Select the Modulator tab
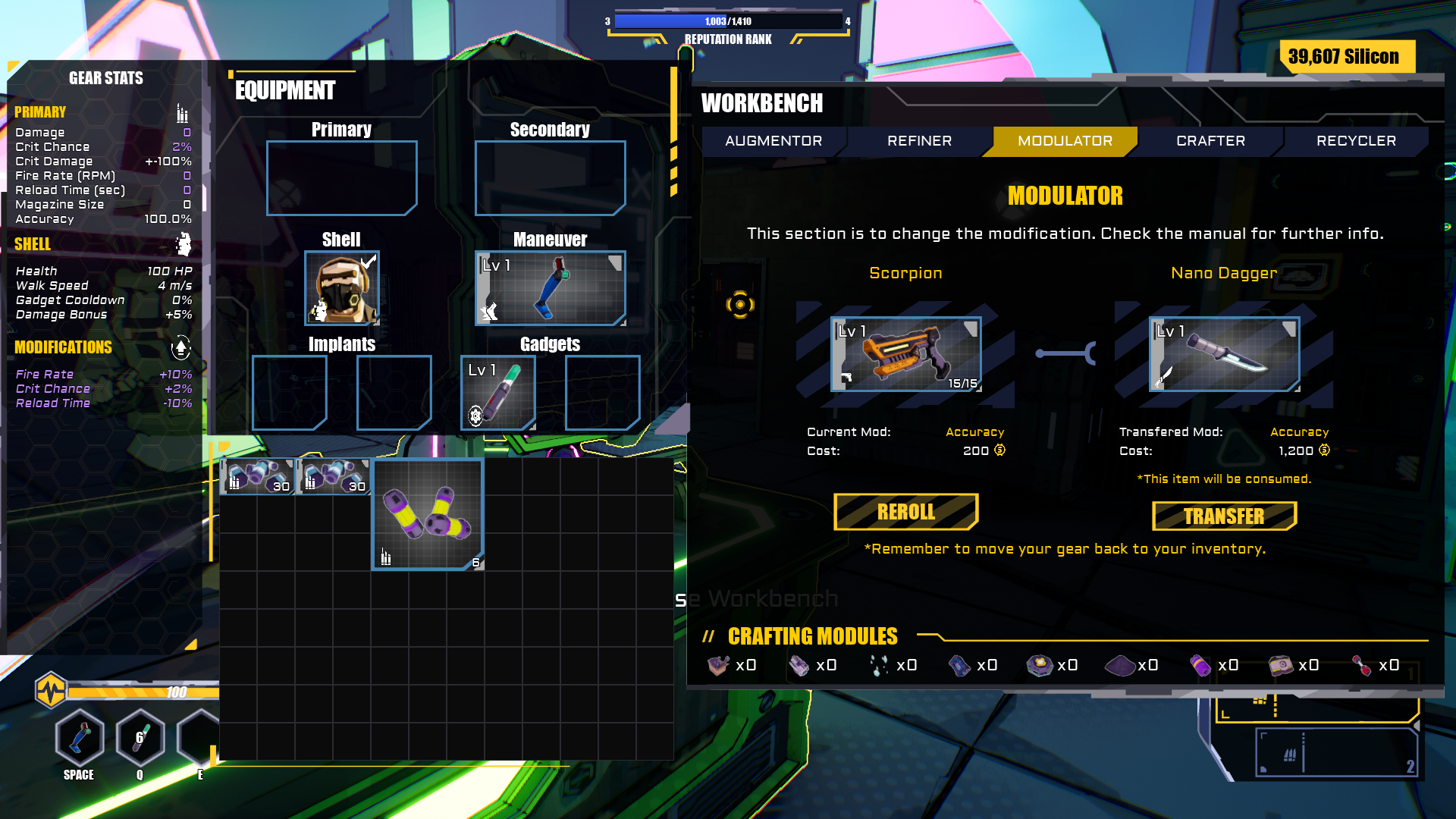1456x819 pixels. click(1065, 141)
